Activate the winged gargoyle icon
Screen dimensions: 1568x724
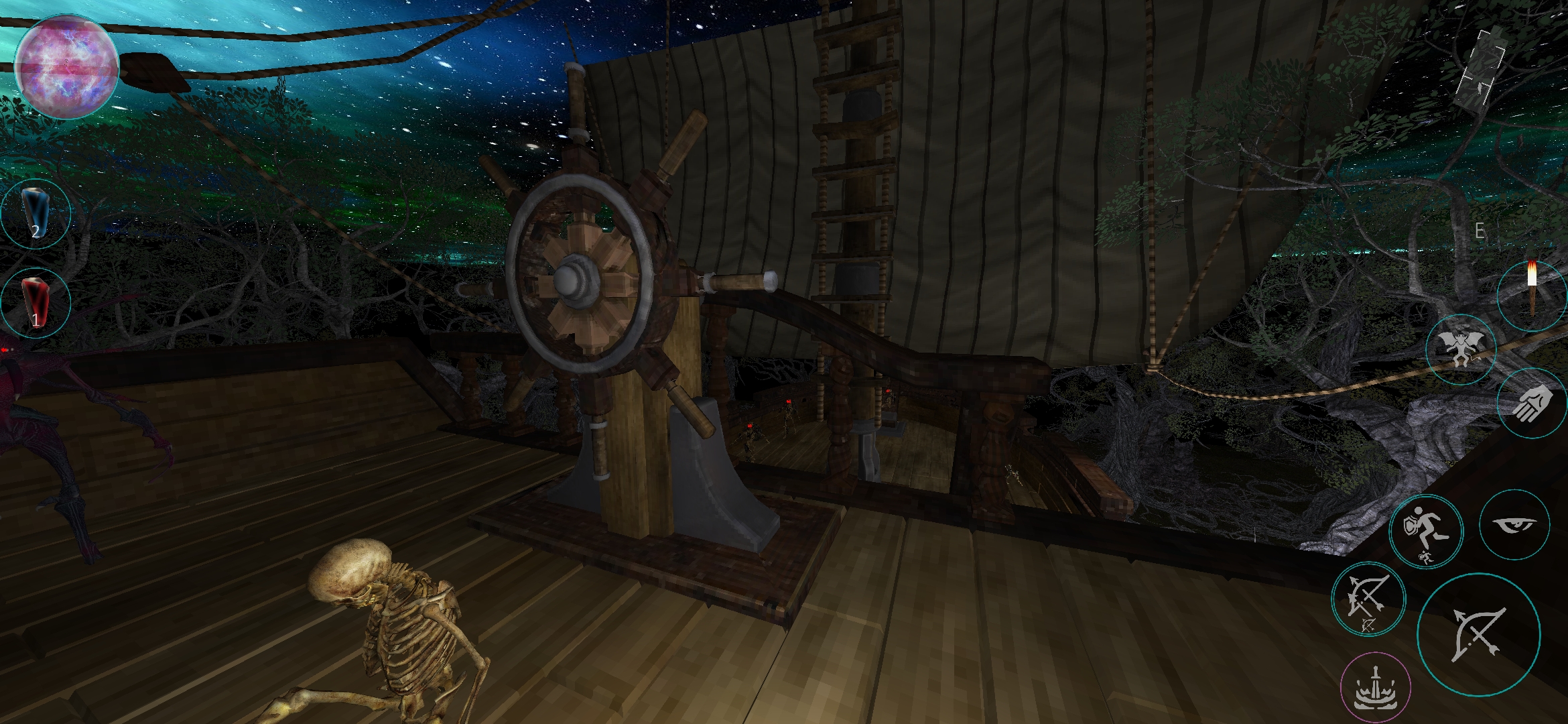(x=1461, y=349)
